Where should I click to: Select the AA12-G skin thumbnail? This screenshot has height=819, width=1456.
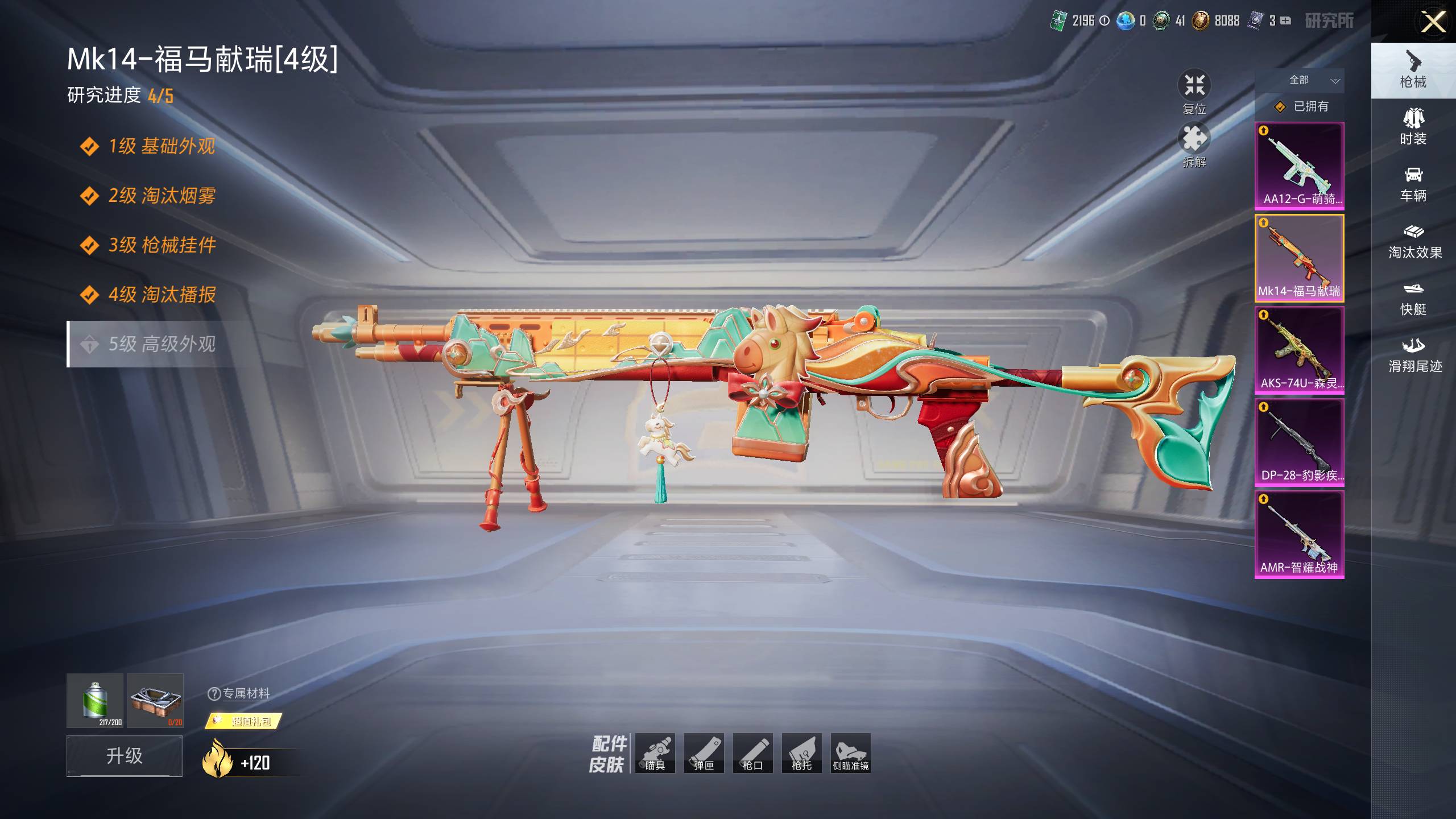click(x=1299, y=166)
